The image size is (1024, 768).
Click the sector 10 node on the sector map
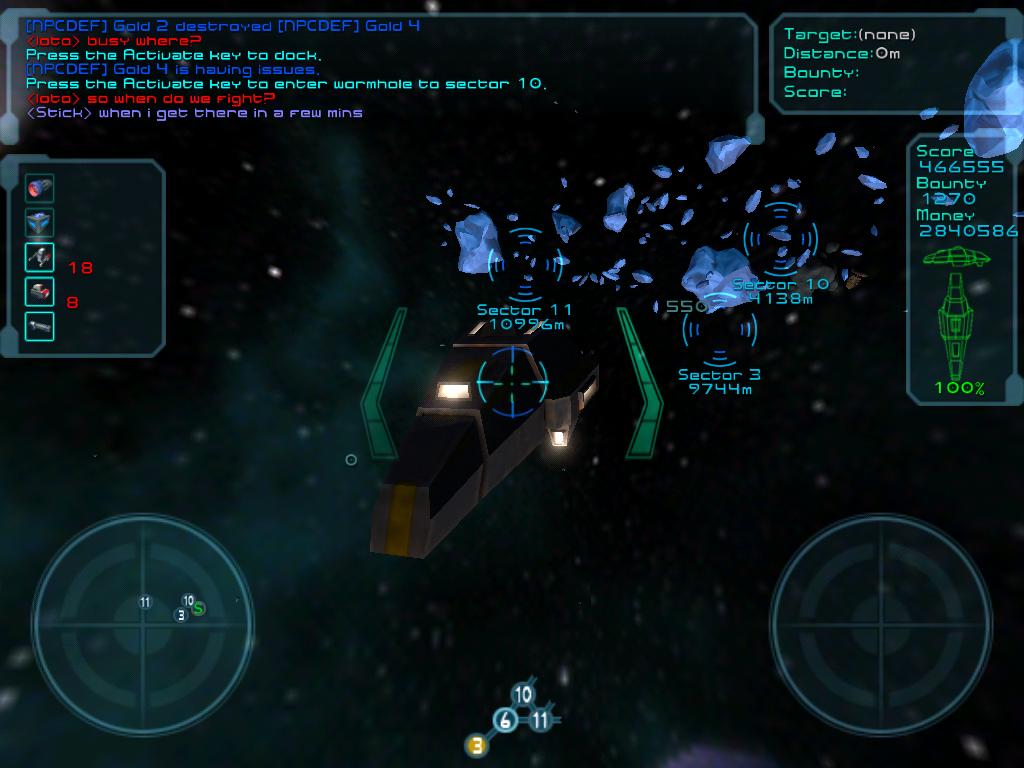pyautogui.click(x=522, y=695)
